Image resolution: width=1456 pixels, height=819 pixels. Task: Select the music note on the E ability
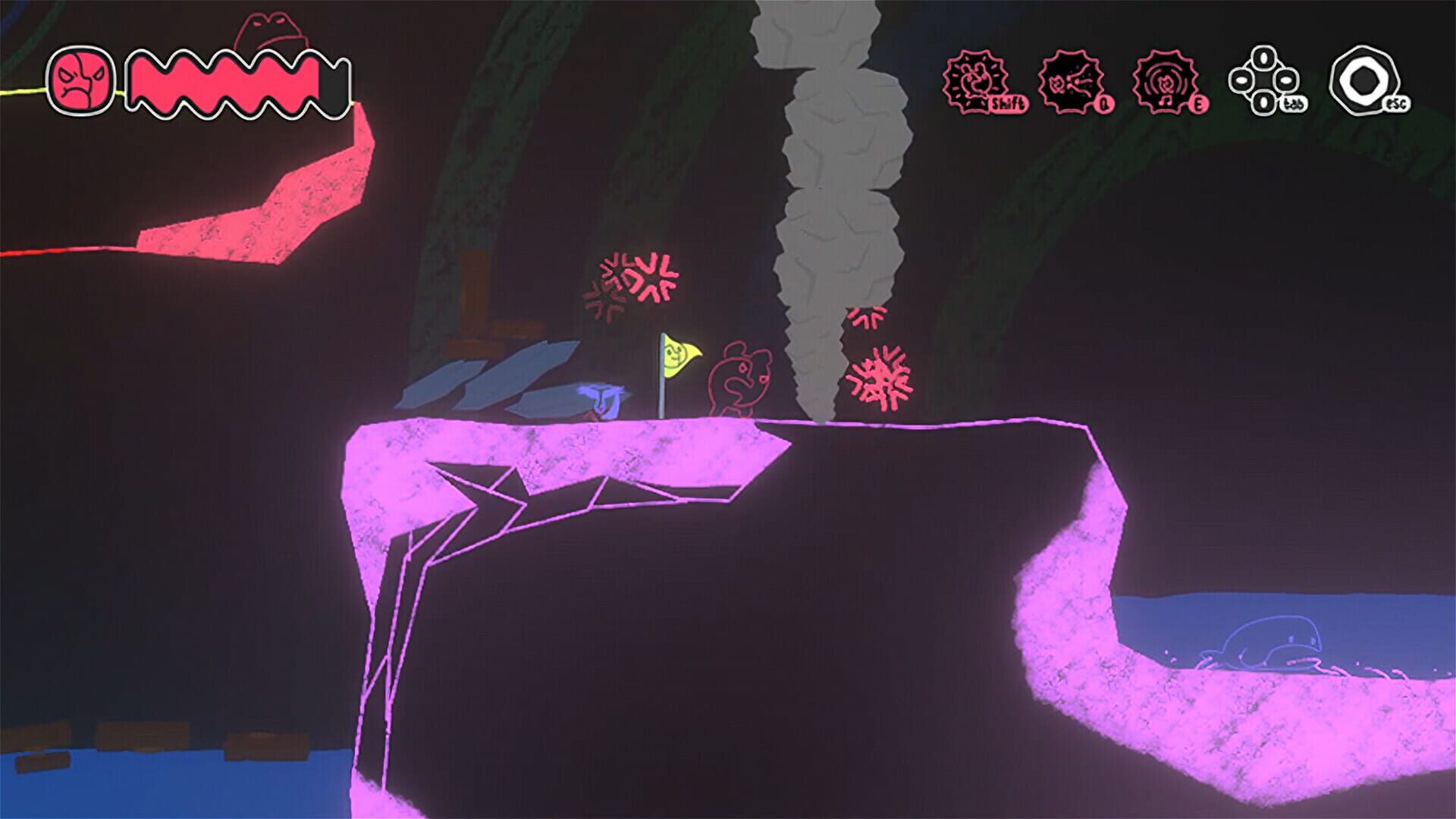point(1165,100)
